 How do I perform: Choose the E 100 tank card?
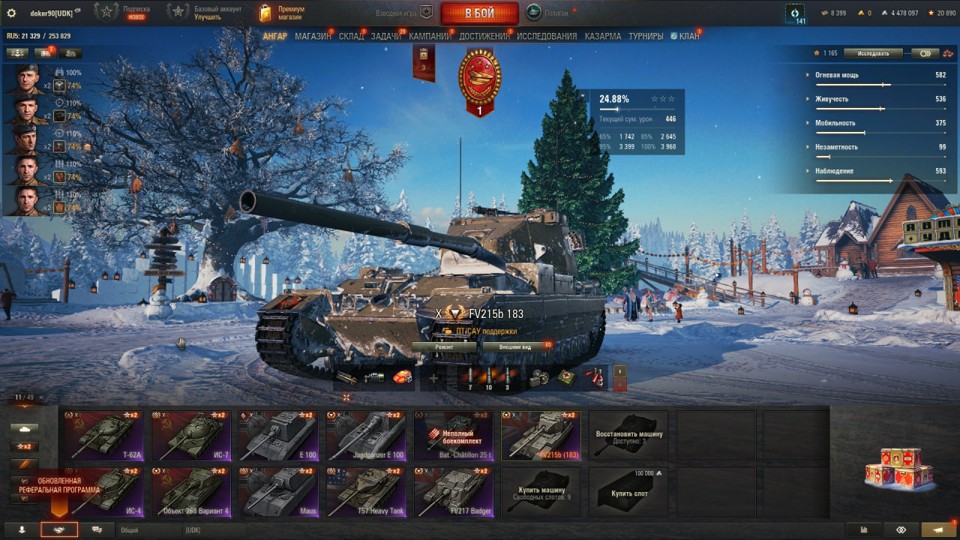(278, 435)
